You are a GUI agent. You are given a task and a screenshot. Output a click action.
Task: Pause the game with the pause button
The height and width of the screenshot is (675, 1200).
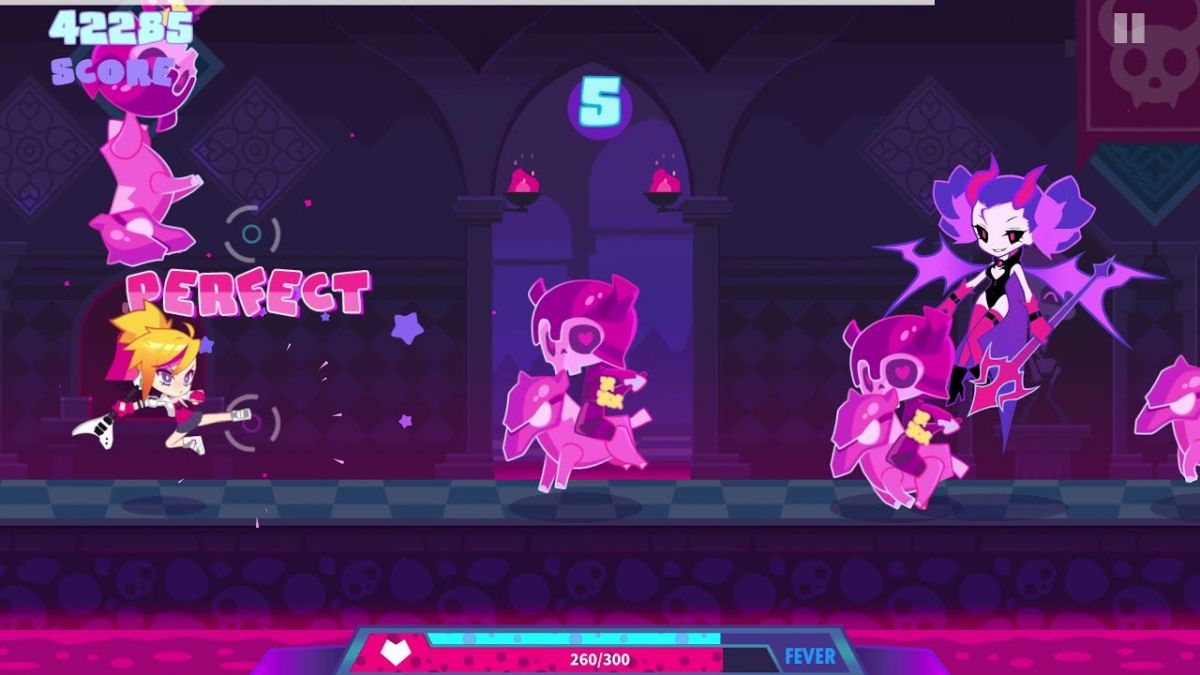click(1129, 27)
